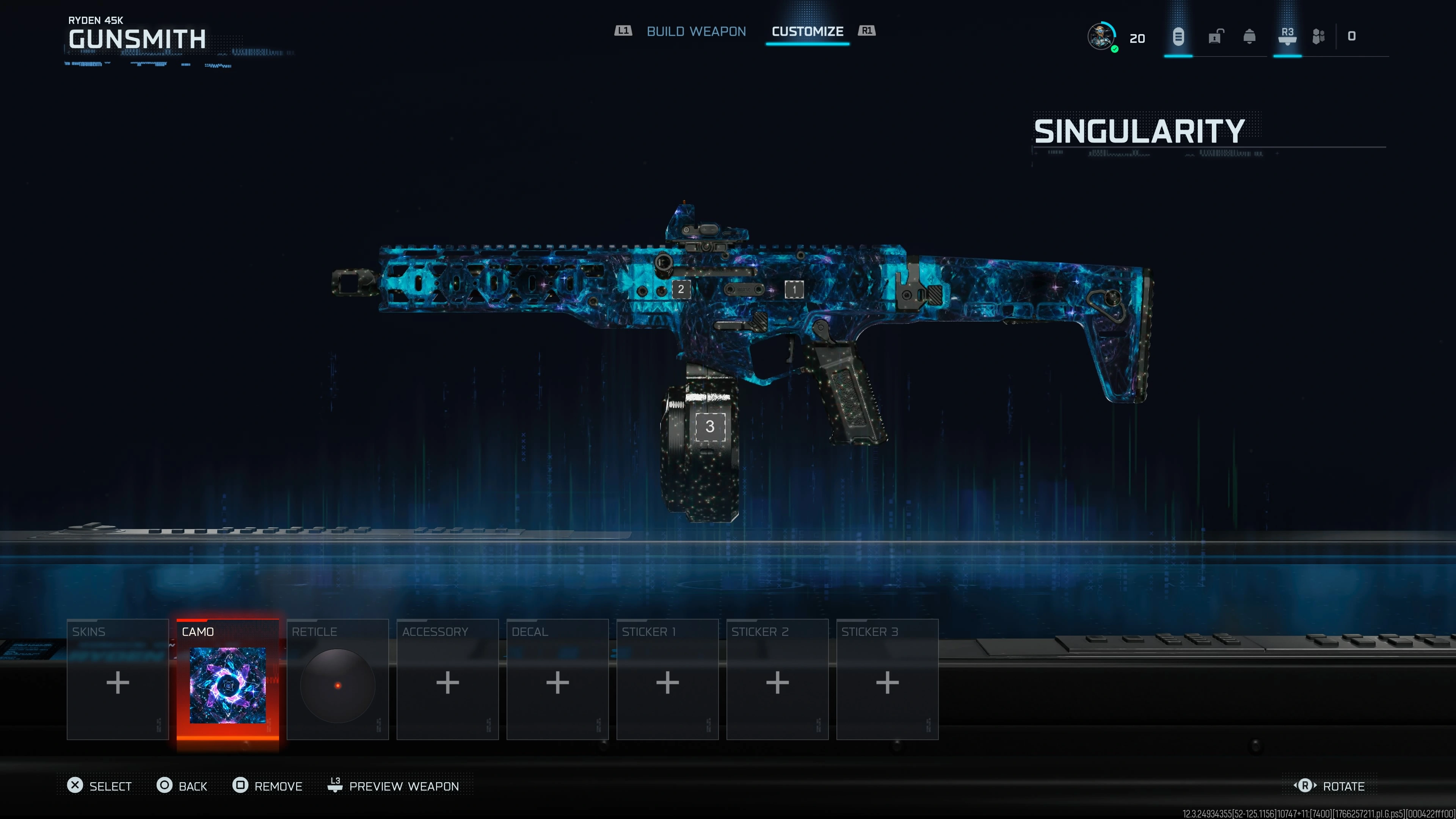Image resolution: width=1456 pixels, height=819 pixels.
Task: Click the Square Remove button icon
Action: click(240, 786)
